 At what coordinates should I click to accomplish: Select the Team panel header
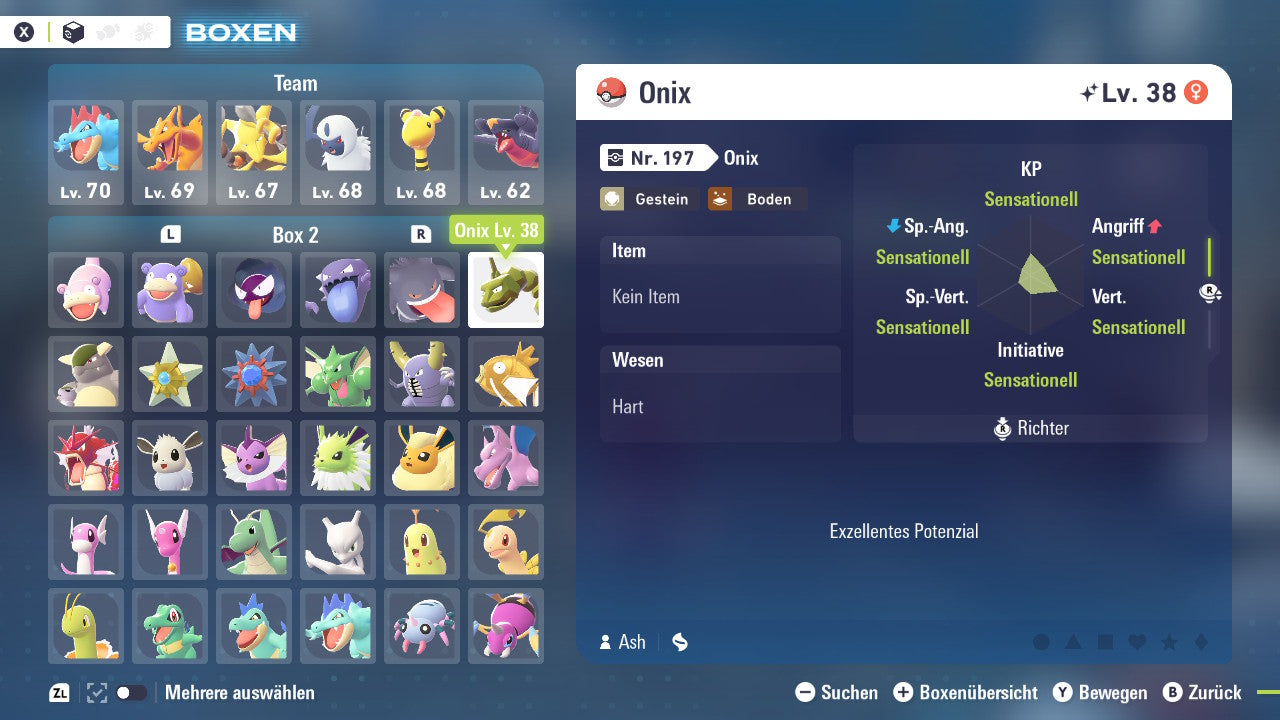click(x=295, y=83)
